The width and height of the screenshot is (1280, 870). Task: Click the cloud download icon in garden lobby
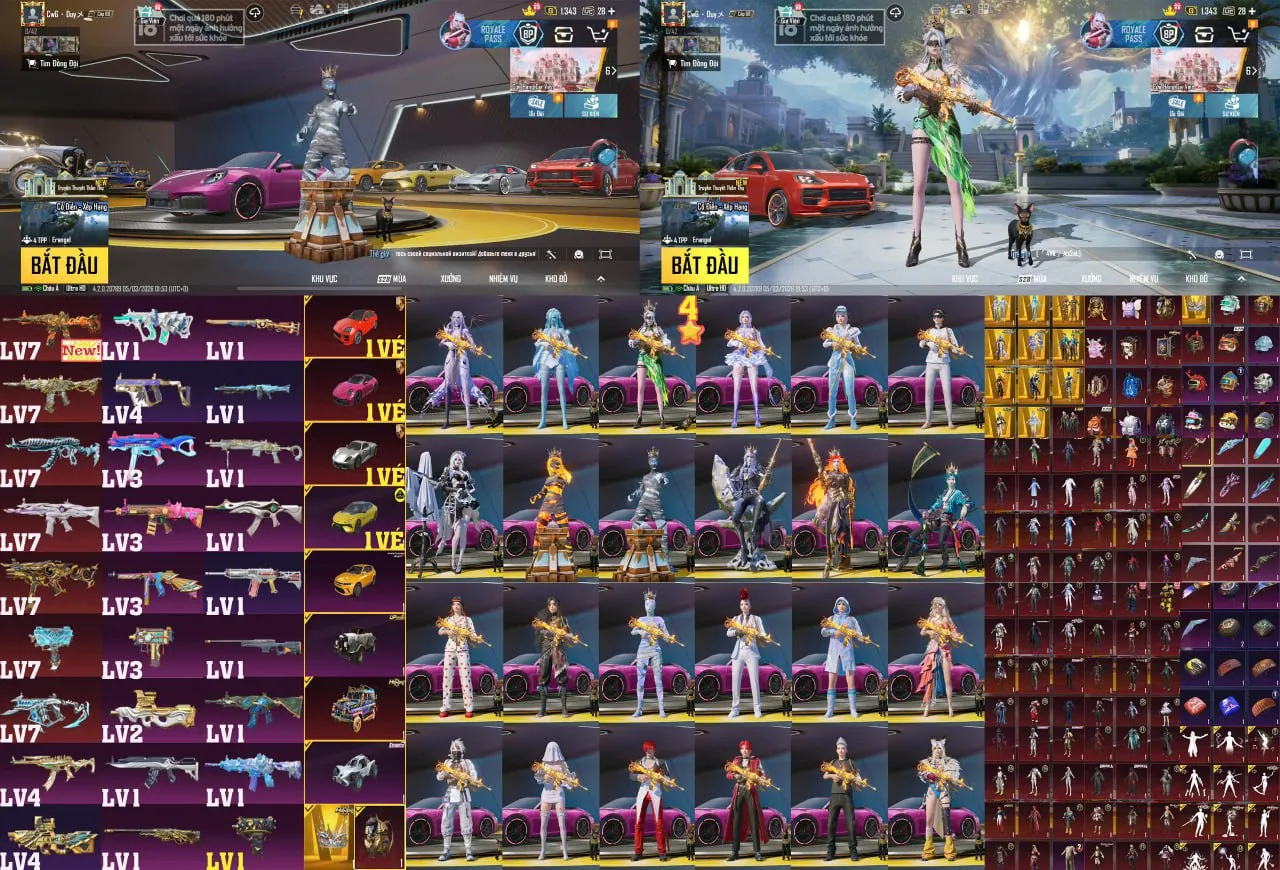[x=897, y=12]
